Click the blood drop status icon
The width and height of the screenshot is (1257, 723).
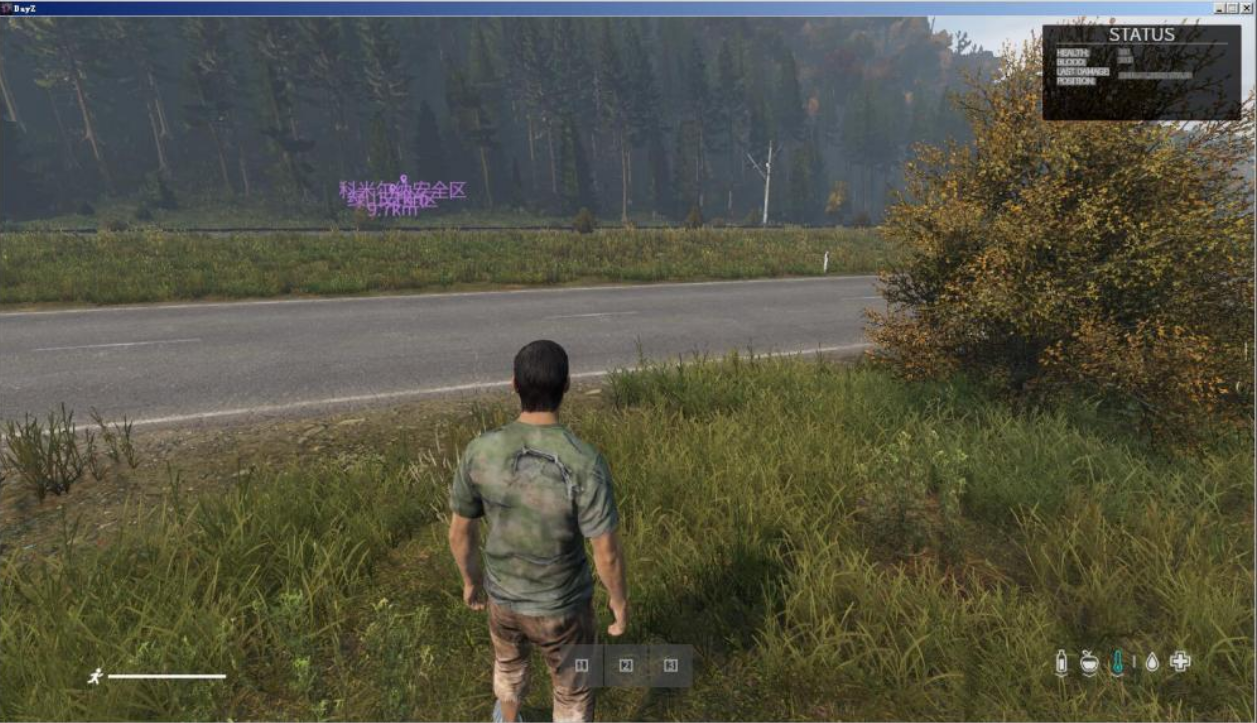pyautogui.click(x=1152, y=662)
